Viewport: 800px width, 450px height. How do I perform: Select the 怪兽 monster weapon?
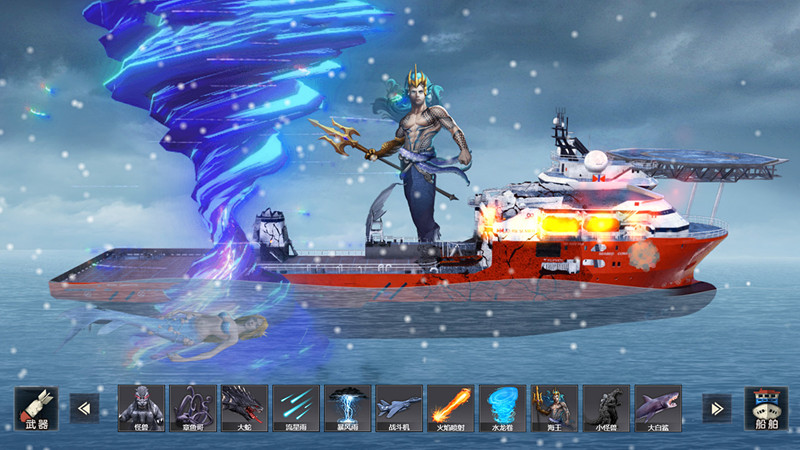tap(141, 408)
